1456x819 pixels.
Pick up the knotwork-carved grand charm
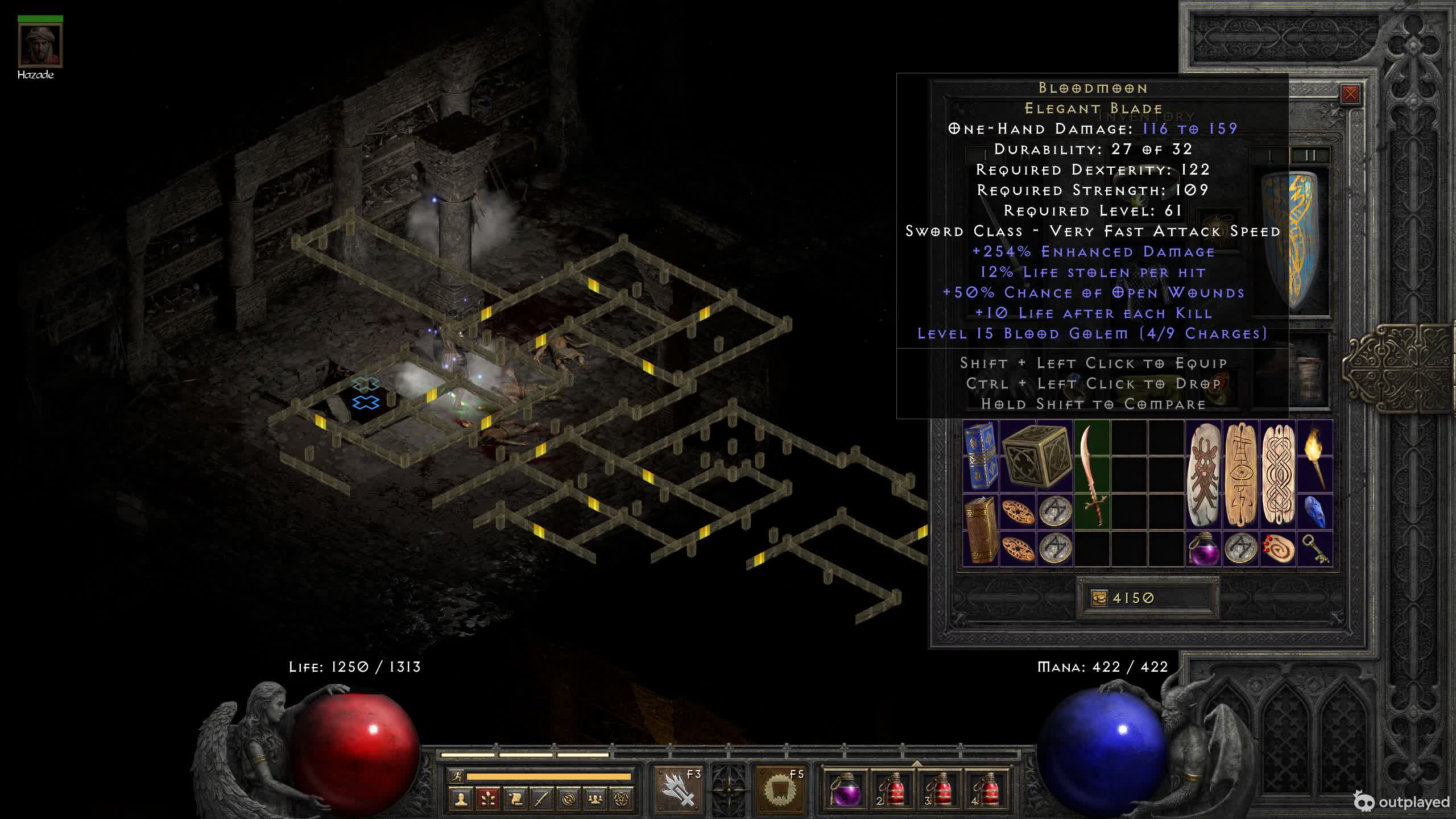click(x=1278, y=475)
